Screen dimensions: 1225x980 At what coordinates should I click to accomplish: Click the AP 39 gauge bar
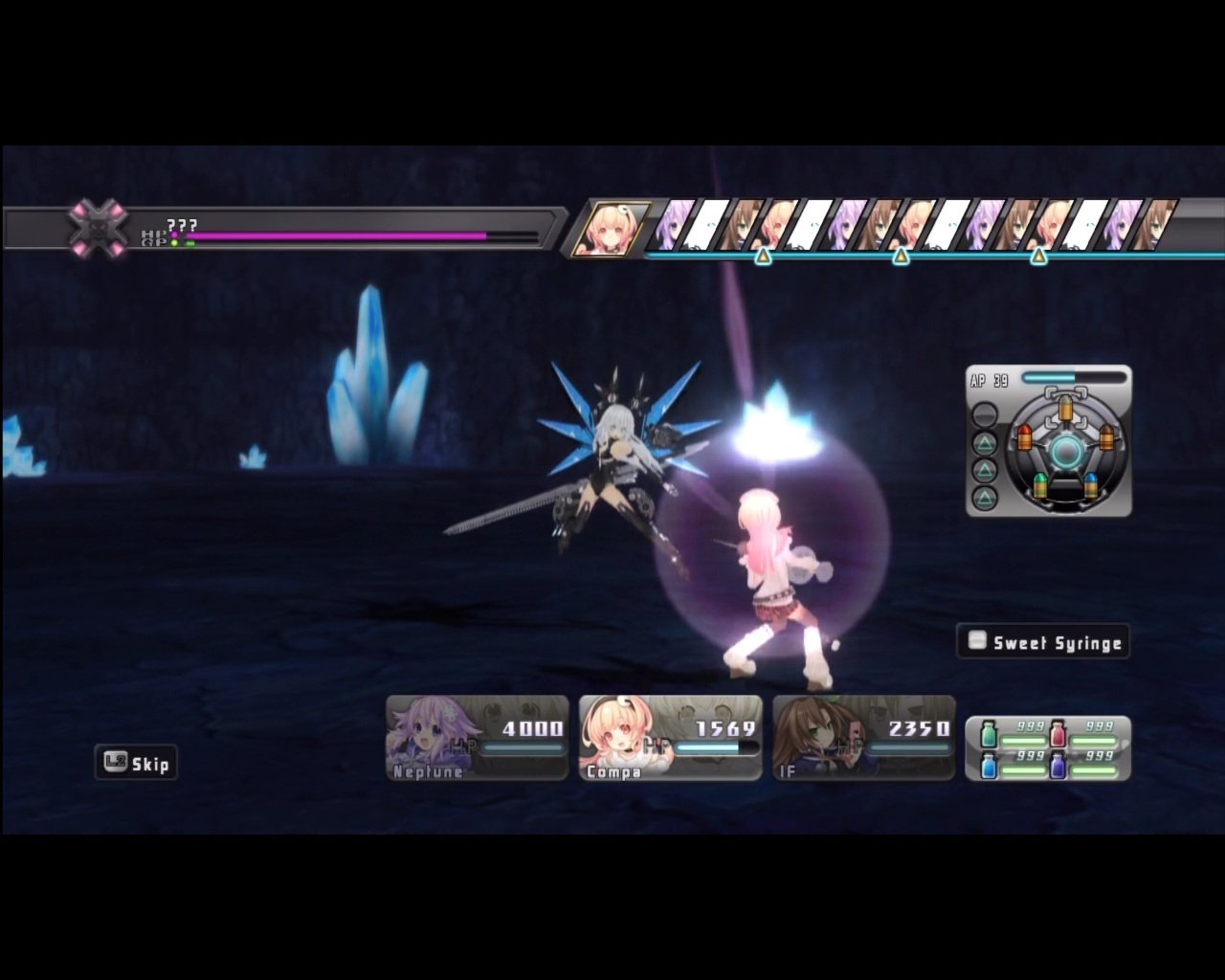(x=1072, y=376)
